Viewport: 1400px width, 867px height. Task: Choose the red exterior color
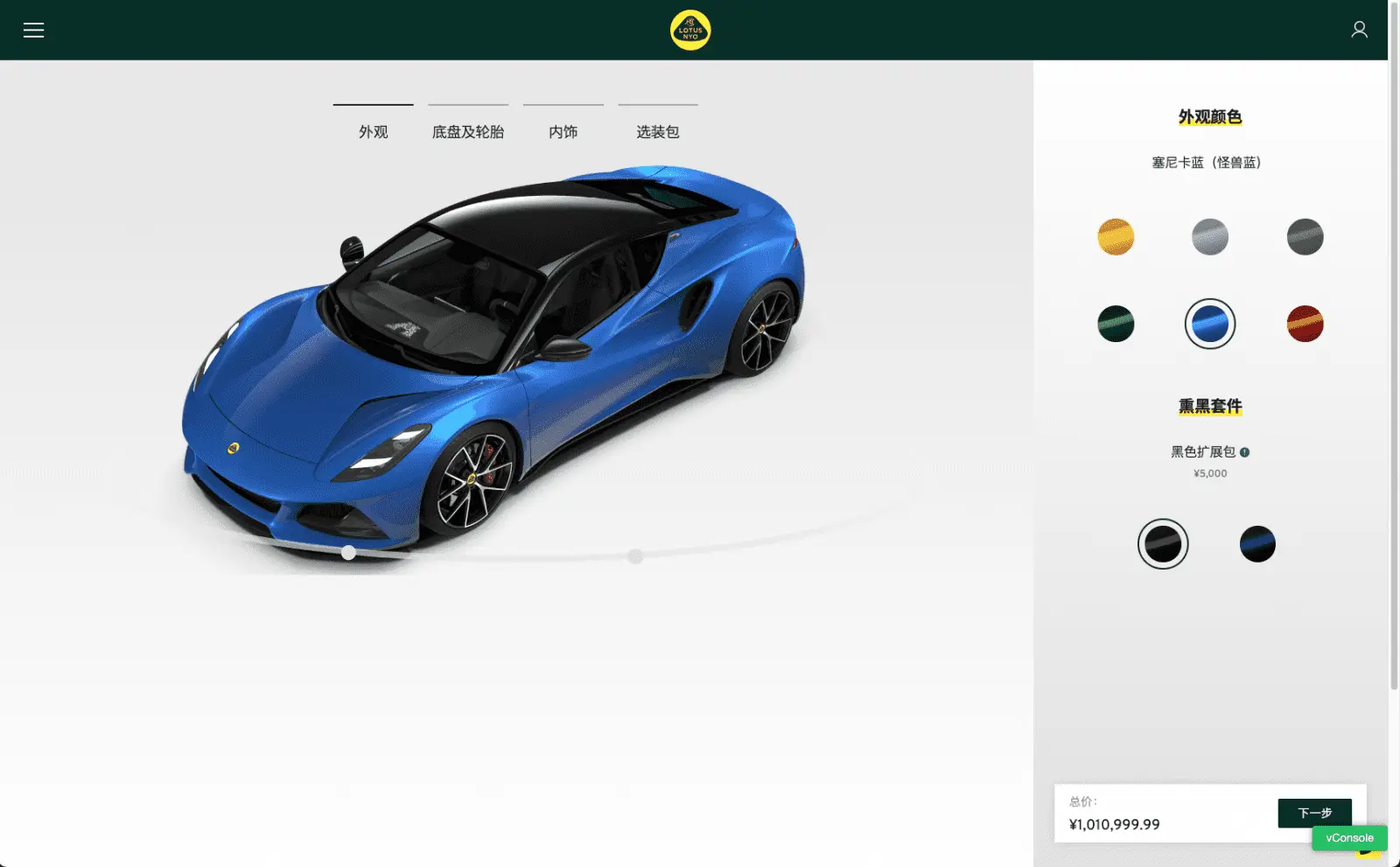[1305, 324]
